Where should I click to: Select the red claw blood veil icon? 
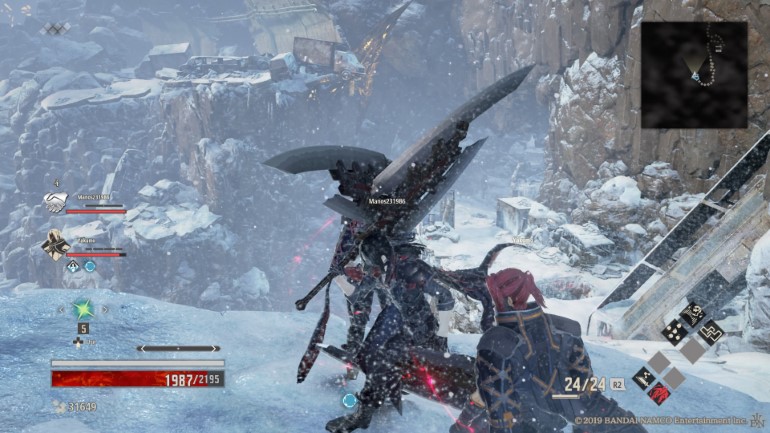tap(659, 393)
